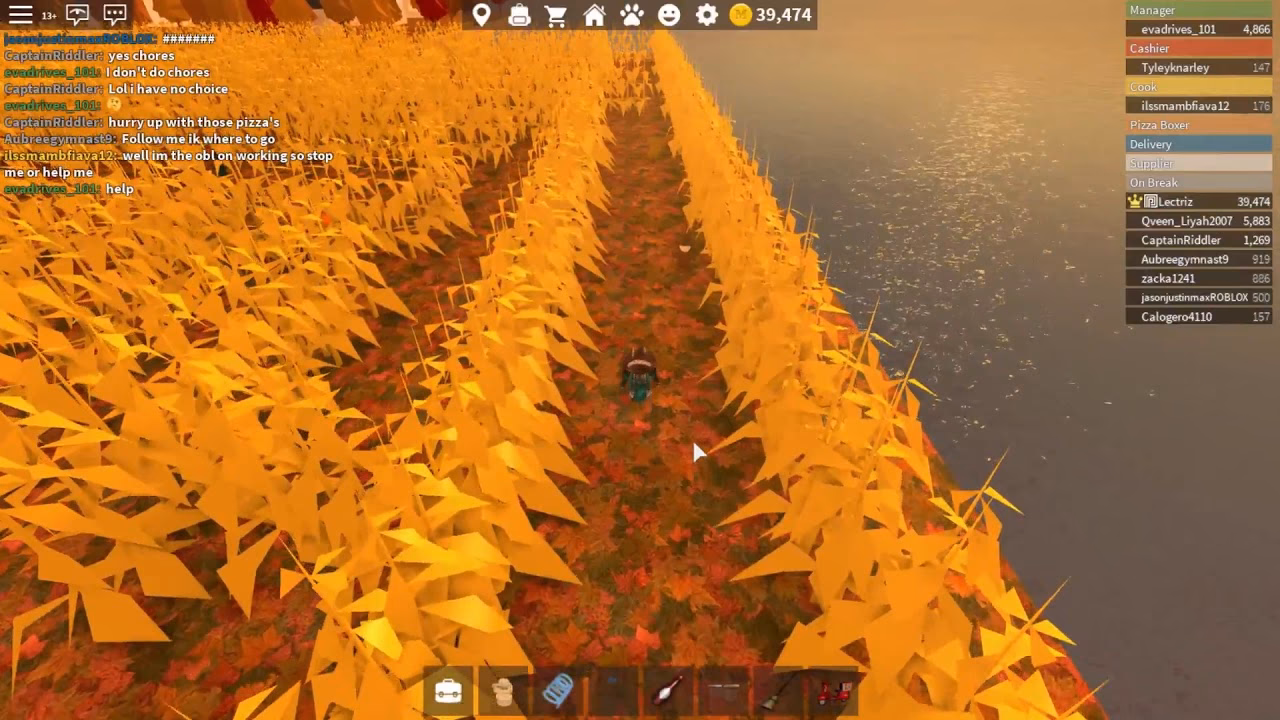Select Calogero4110 in the player list
The image size is (1280, 720).
pyautogui.click(x=1176, y=317)
